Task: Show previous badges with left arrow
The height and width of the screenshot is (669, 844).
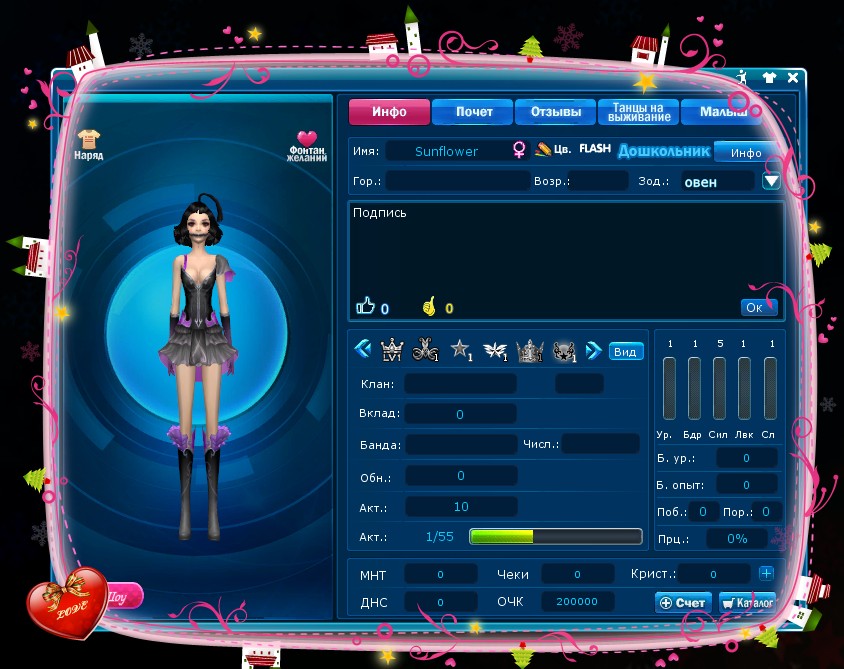Action: click(x=362, y=350)
